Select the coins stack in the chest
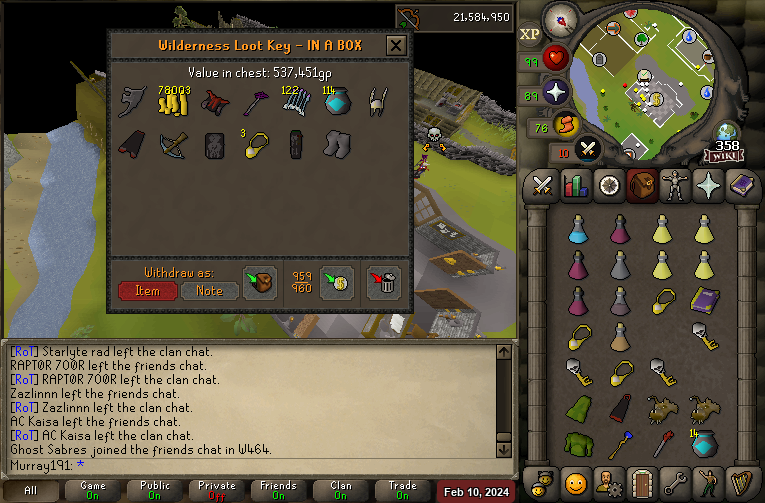This screenshot has height=503, width=765. [x=173, y=101]
